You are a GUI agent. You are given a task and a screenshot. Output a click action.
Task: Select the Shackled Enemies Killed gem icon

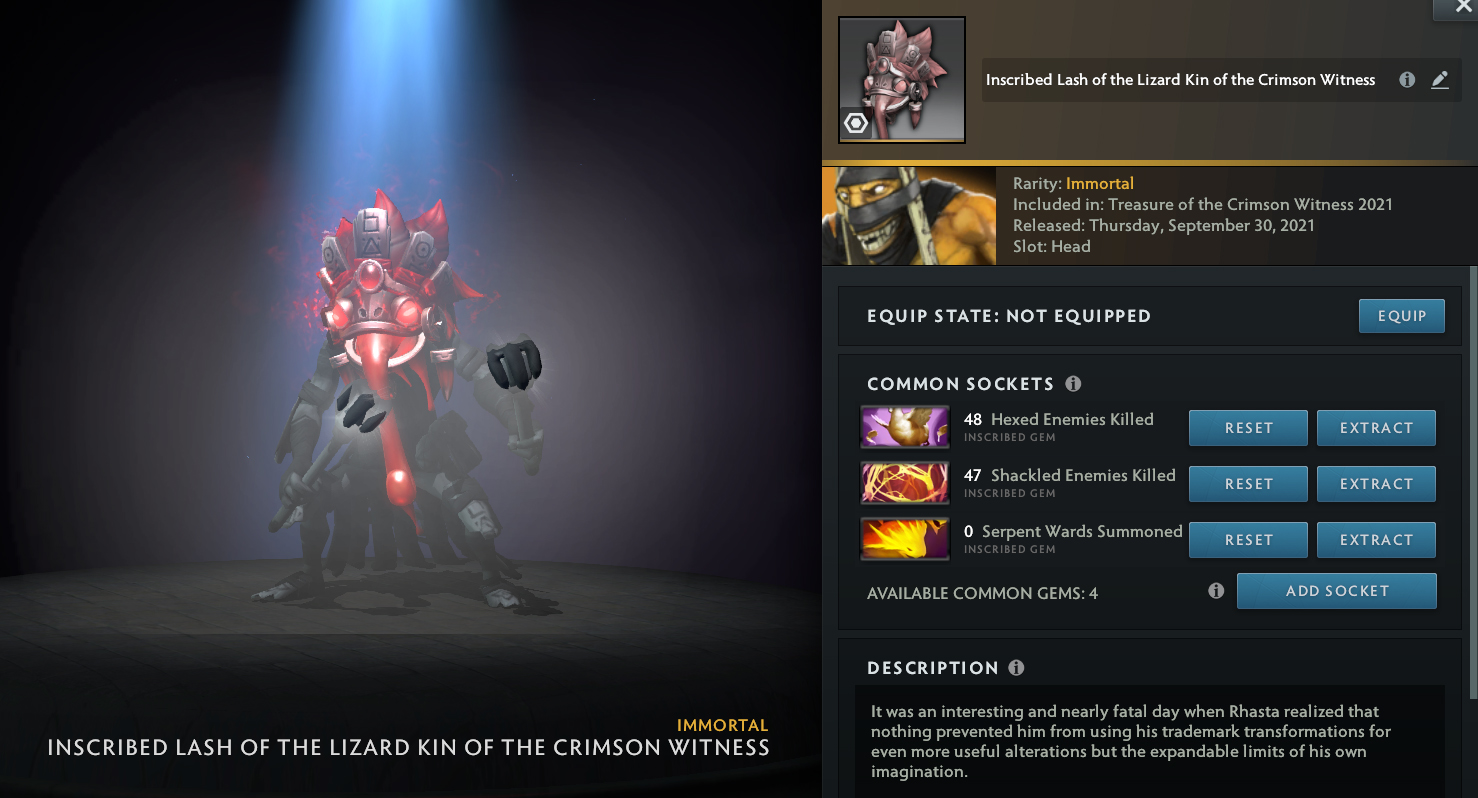pyautogui.click(x=905, y=483)
